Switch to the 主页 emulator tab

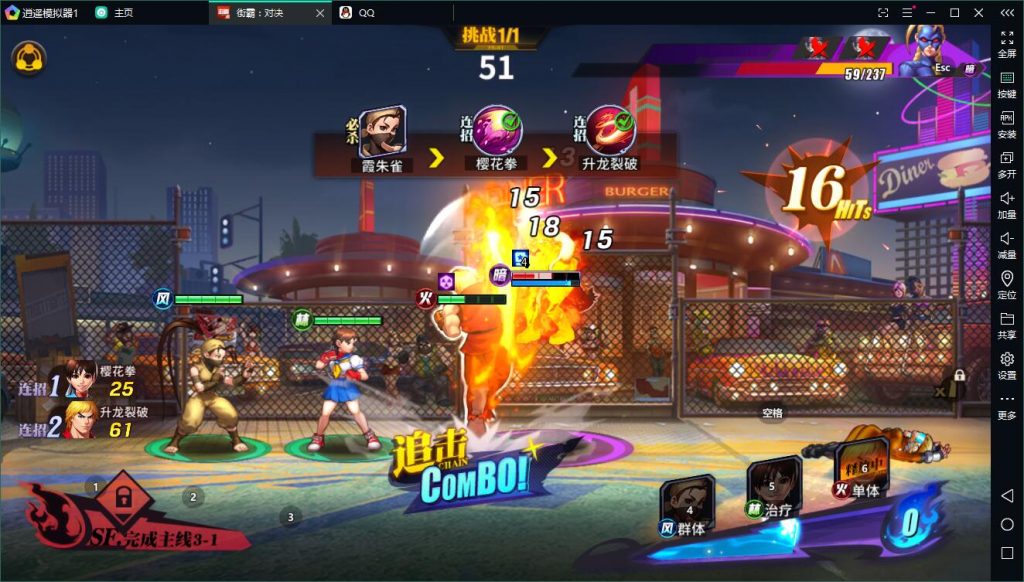pyautogui.click(x=115, y=13)
